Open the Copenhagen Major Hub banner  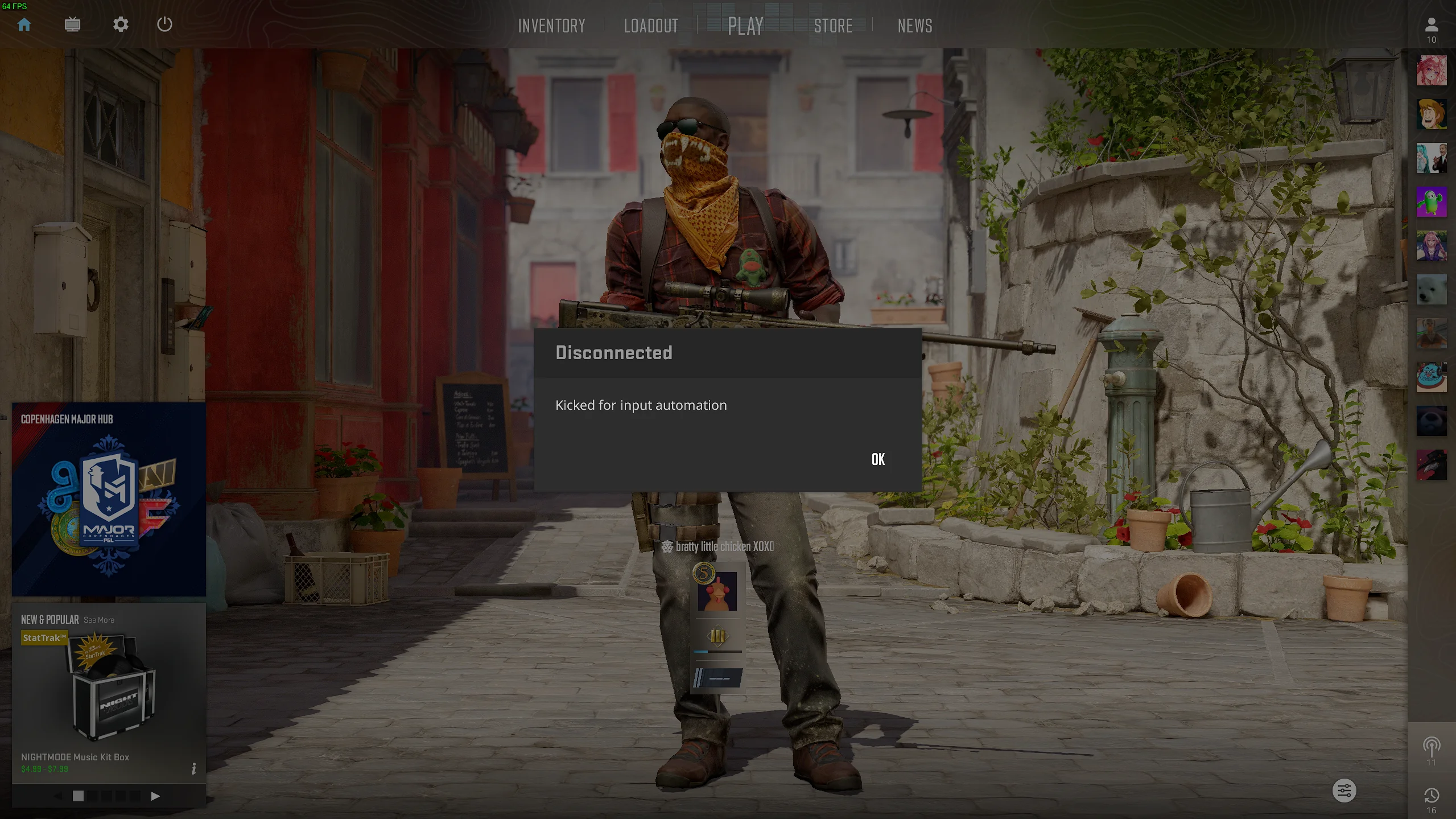pos(109,499)
